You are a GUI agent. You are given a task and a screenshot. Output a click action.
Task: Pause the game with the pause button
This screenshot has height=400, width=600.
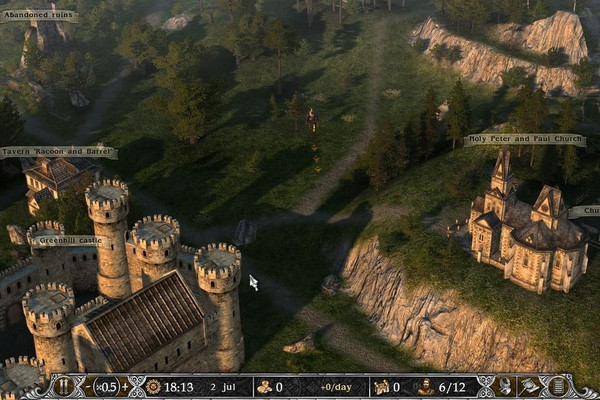(64, 387)
